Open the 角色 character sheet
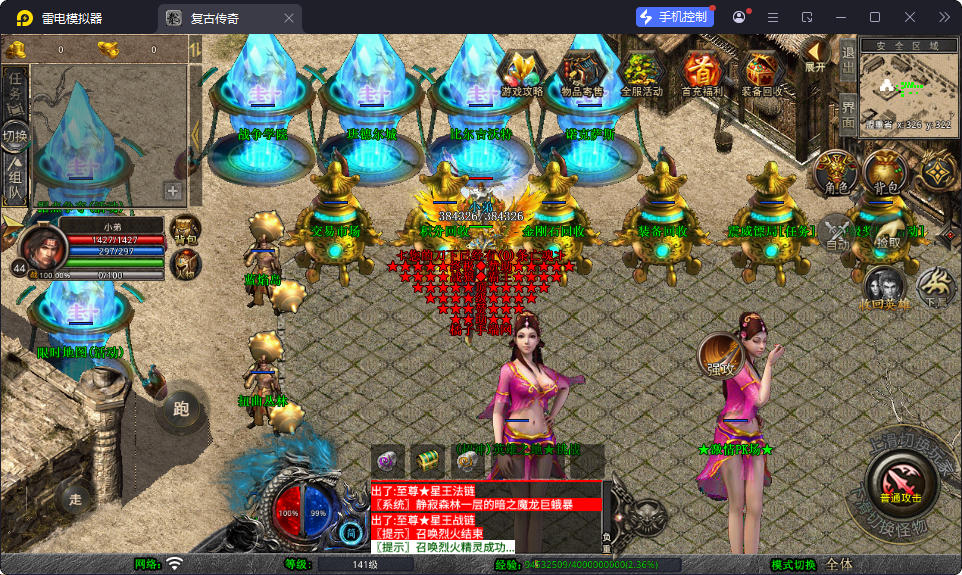This screenshot has height=575, width=962. coord(836,174)
